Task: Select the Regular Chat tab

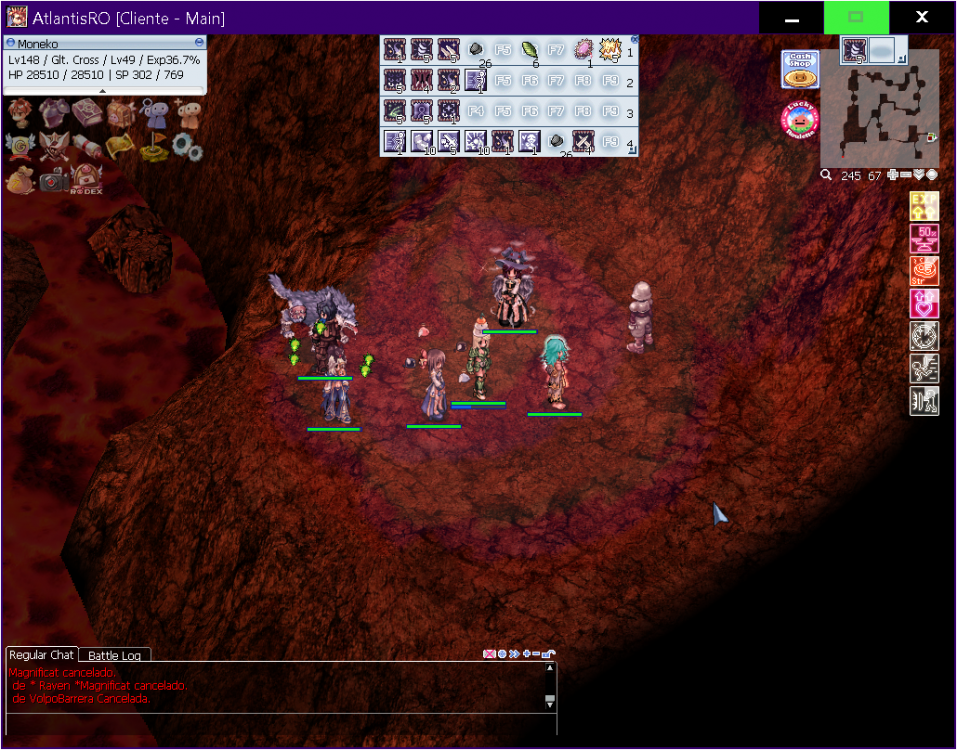Action: click(42, 655)
